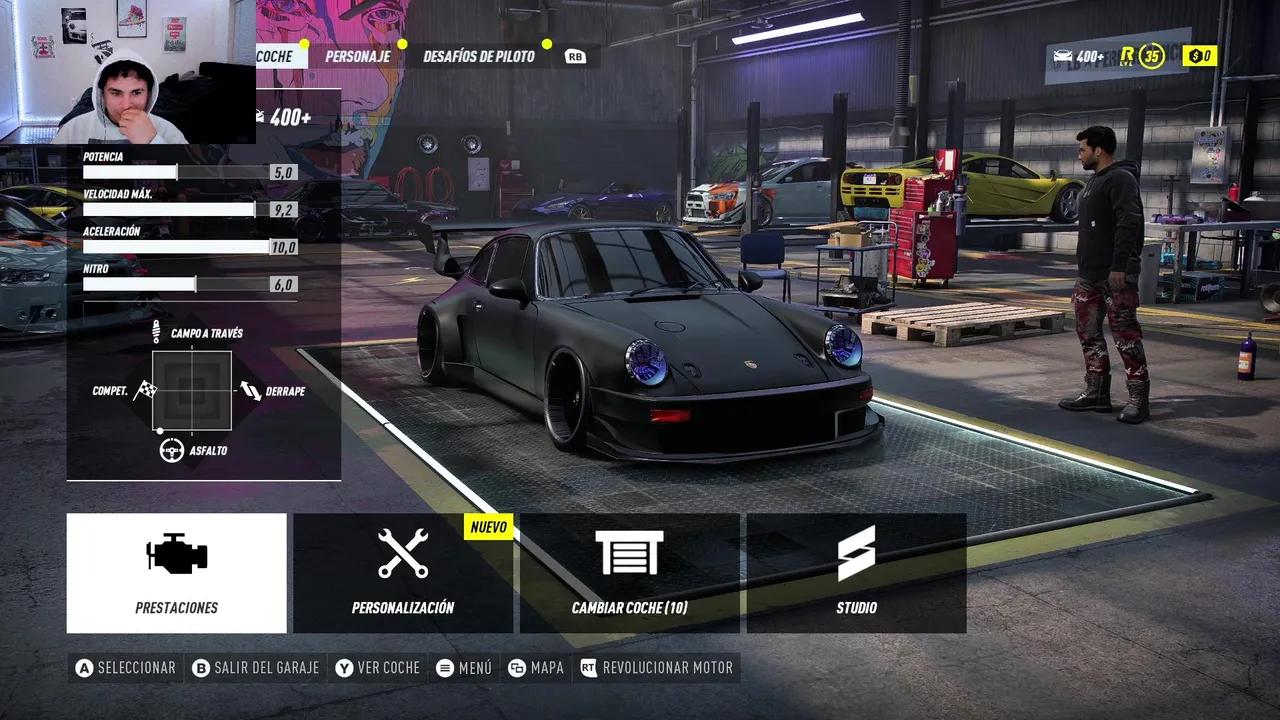
Task: Choose Cambiar Coche (10)
Action: point(629,573)
